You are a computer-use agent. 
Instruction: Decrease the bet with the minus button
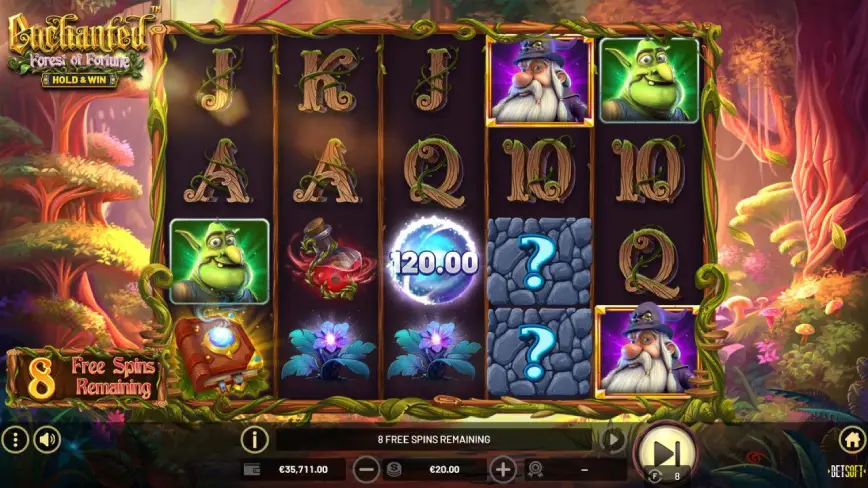coord(367,468)
